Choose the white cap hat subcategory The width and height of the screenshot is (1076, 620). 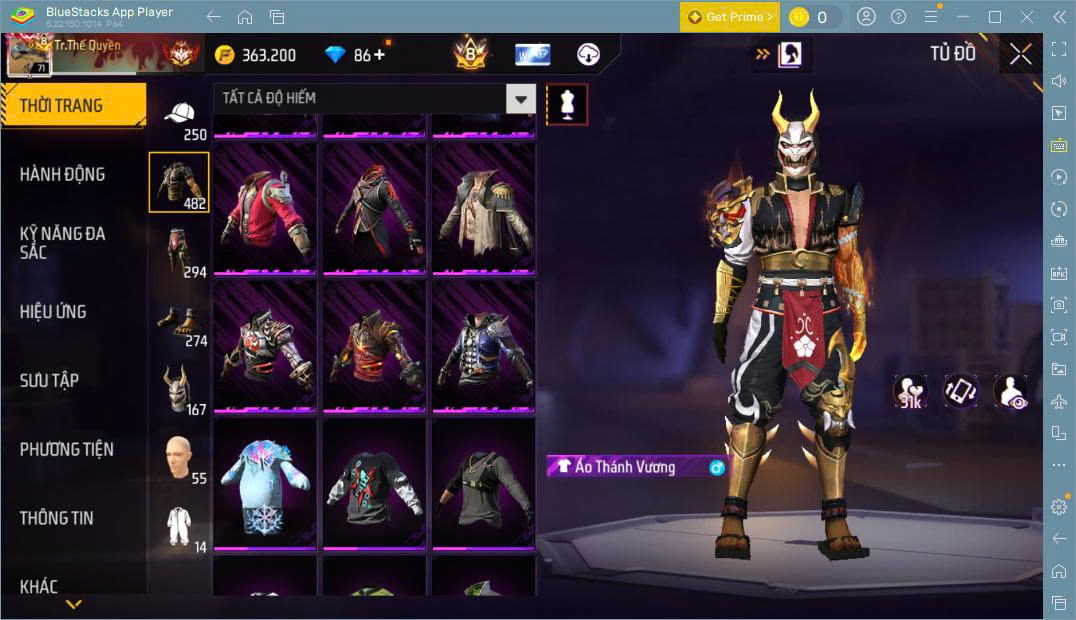coord(180,118)
